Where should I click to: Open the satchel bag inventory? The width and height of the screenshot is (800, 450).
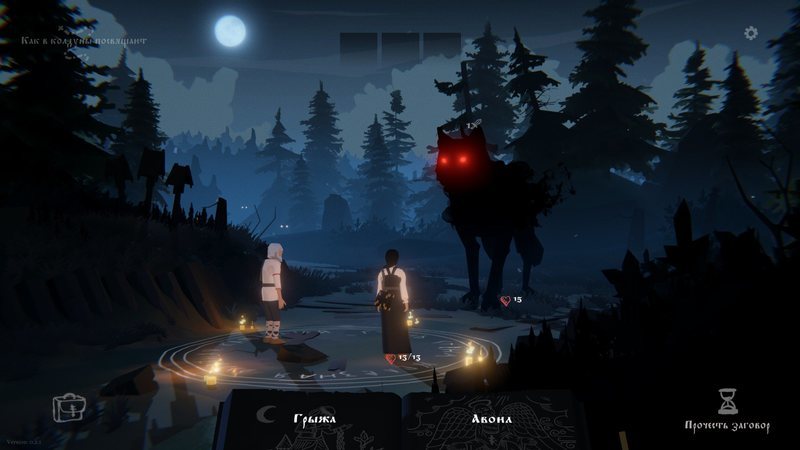tap(69, 407)
